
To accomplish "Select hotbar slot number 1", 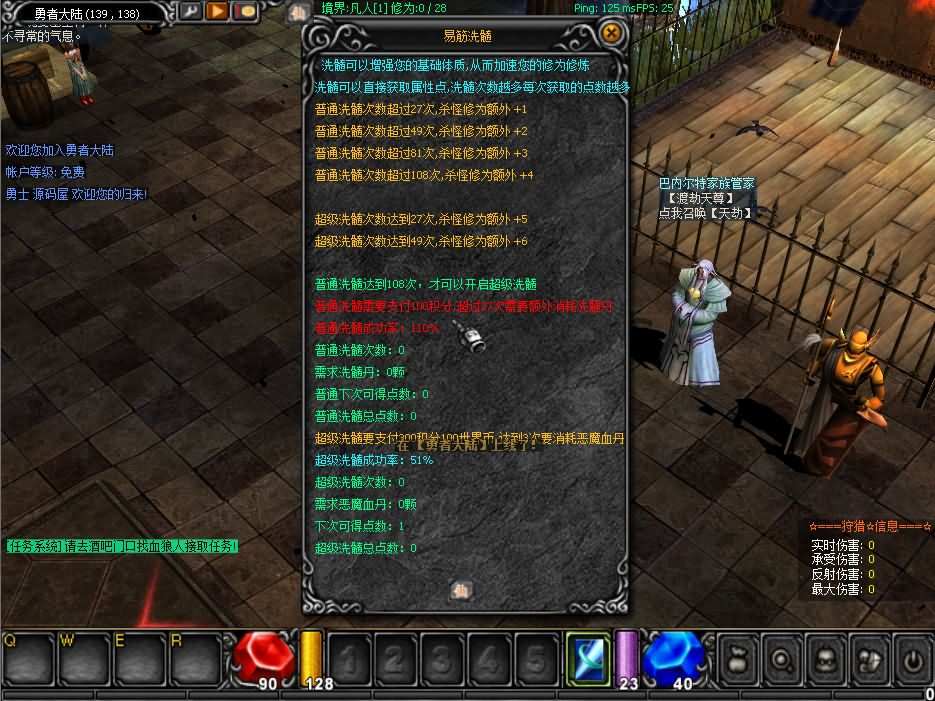I will click(350, 659).
